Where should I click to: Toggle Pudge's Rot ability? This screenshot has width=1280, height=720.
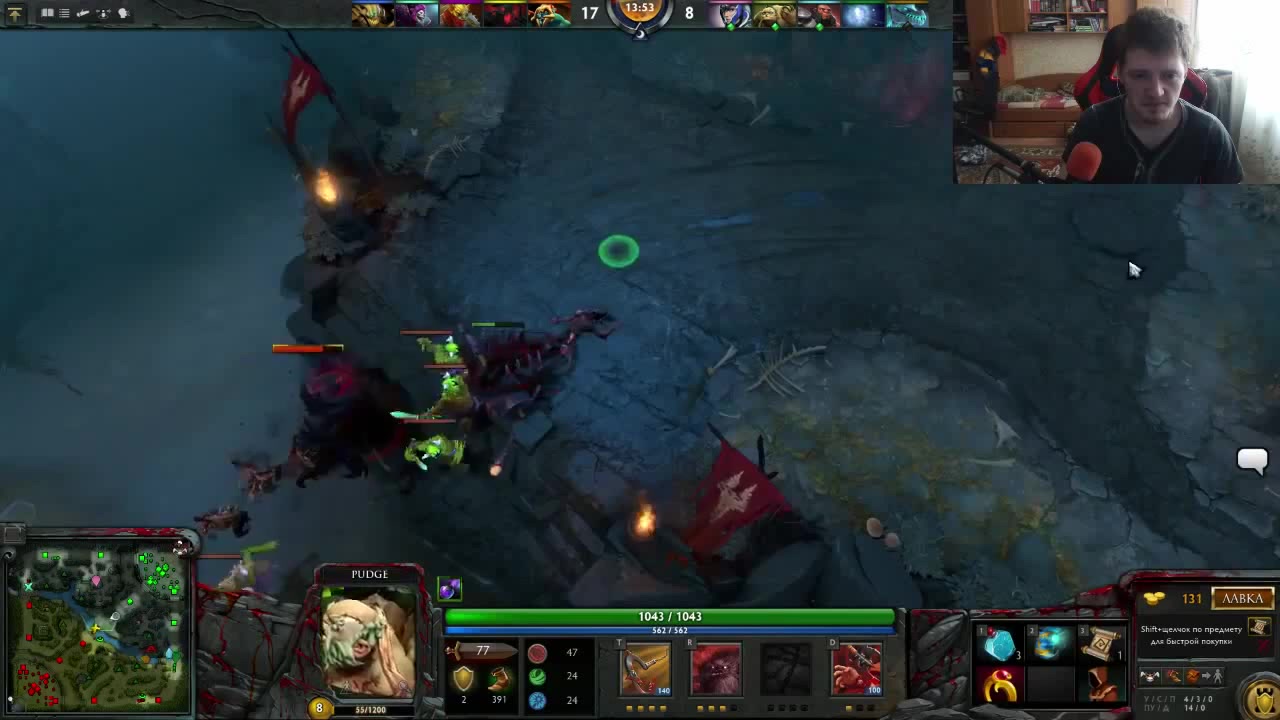tap(716, 669)
